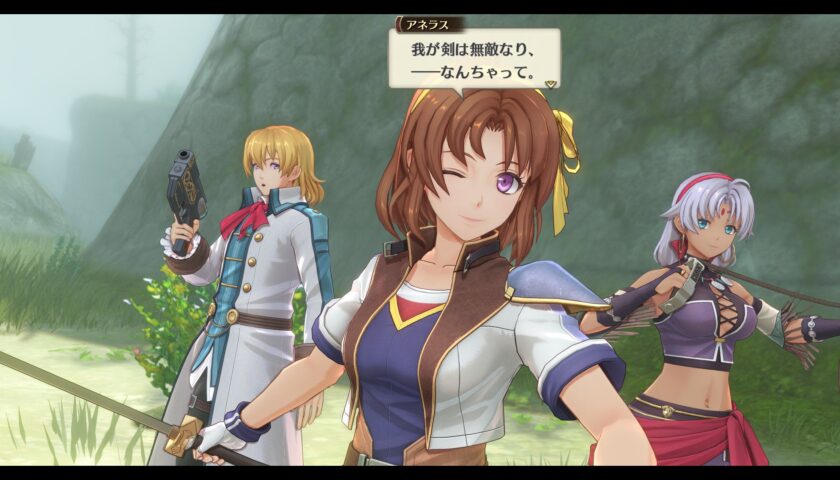Screen dimensions: 840x480
Task: Click the dialogue continue arrow indicator
Action: [x=549, y=85]
